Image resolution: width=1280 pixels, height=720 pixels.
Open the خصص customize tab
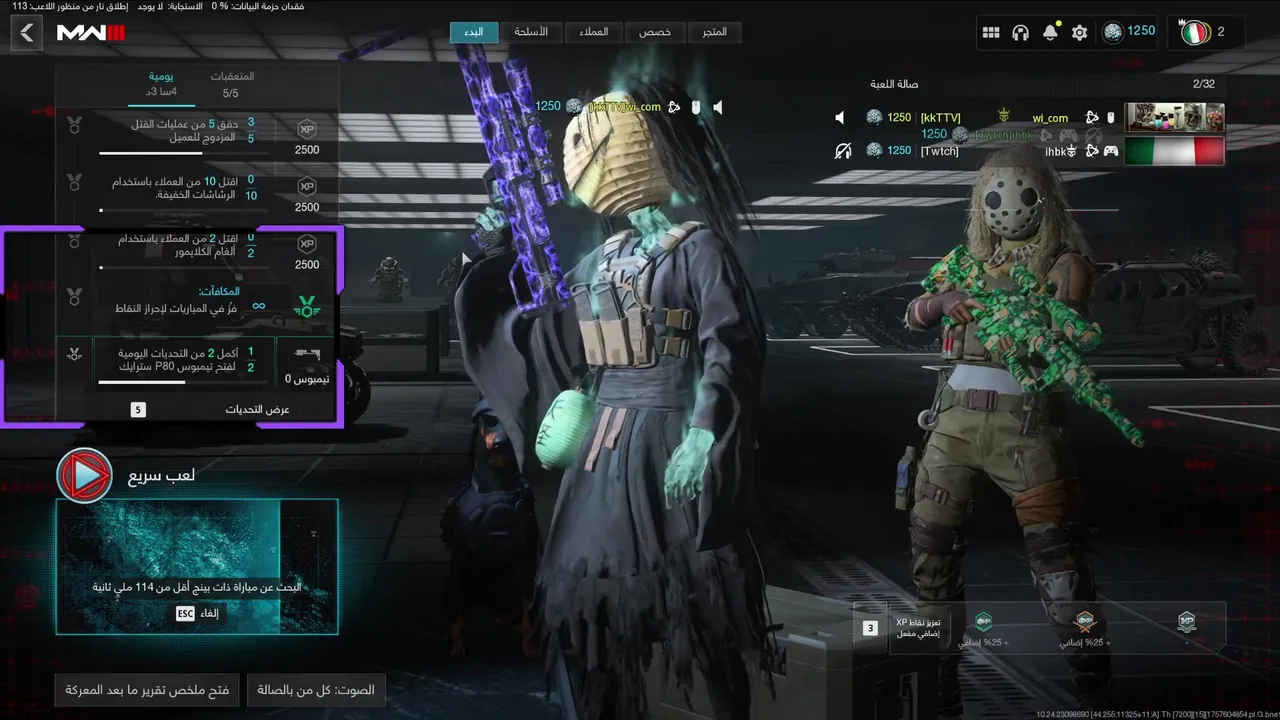click(655, 32)
